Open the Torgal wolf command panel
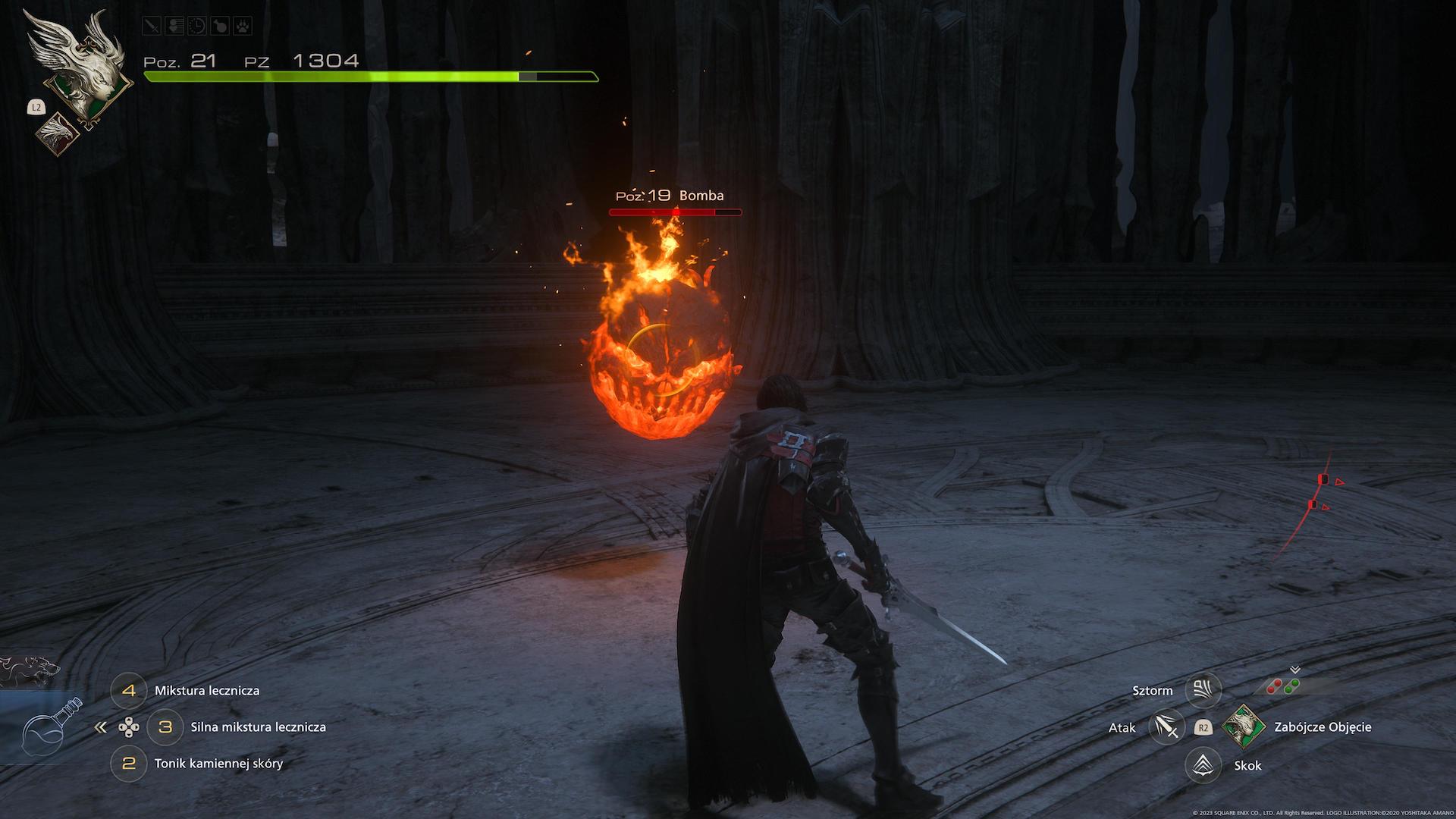 pyautogui.click(x=27, y=670)
